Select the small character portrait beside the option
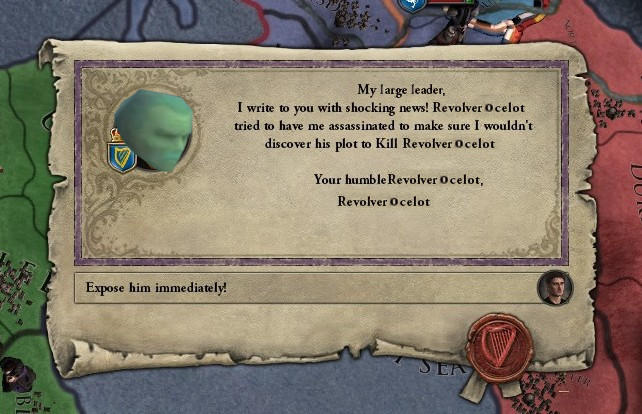The width and height of the screenshot is (642, 414). (x=551, y=288)
